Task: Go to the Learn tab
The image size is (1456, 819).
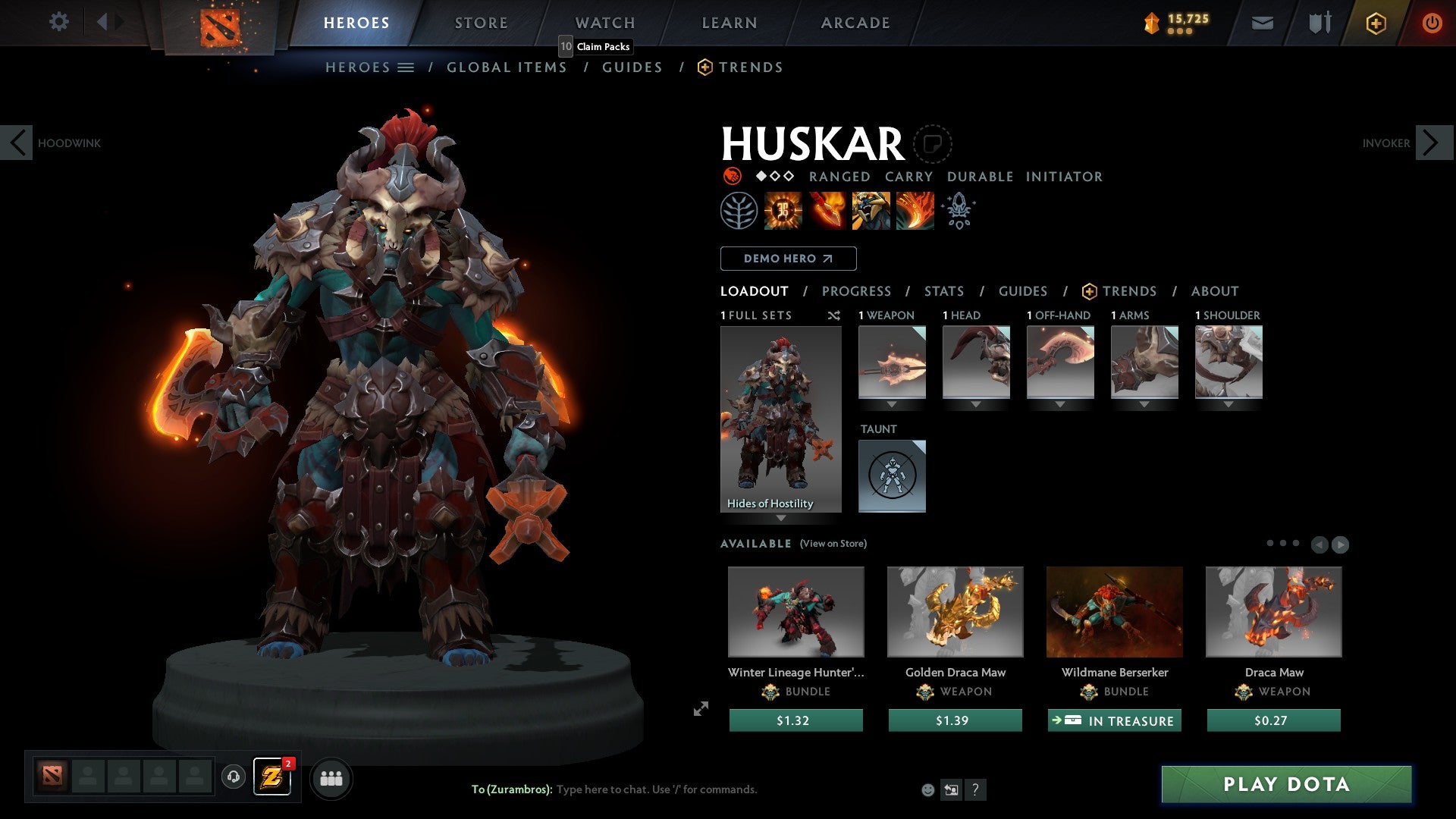Action: pyautogui.click(x=729, y=23)
